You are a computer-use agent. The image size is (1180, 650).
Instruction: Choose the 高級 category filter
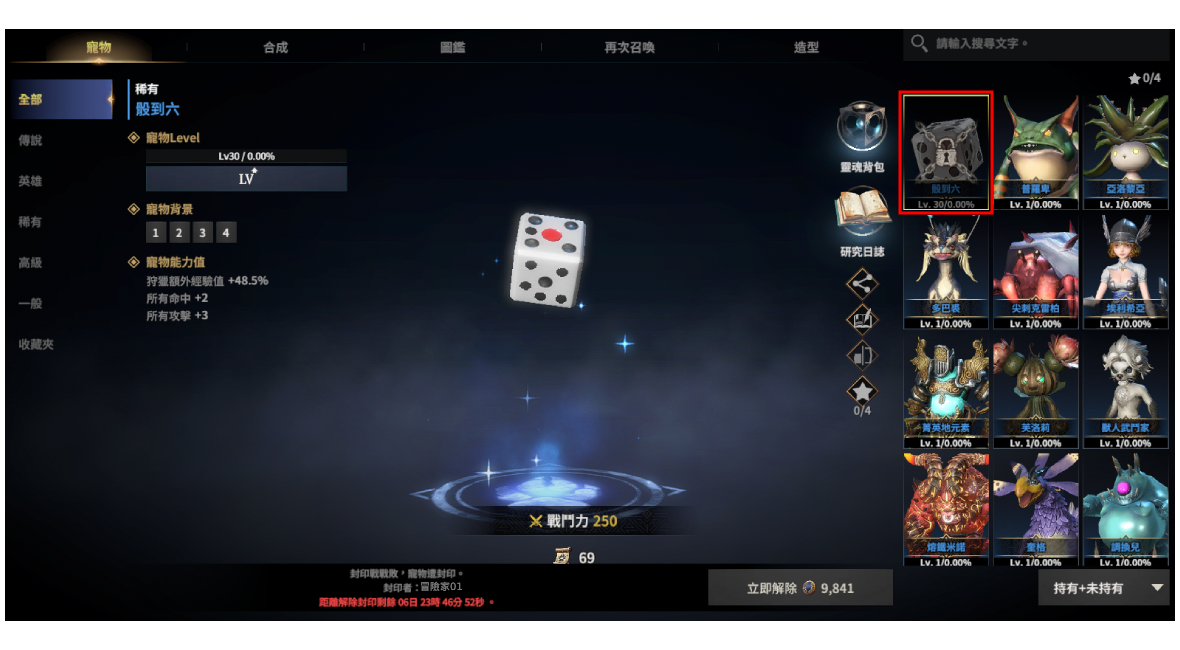tap(31, 263)
